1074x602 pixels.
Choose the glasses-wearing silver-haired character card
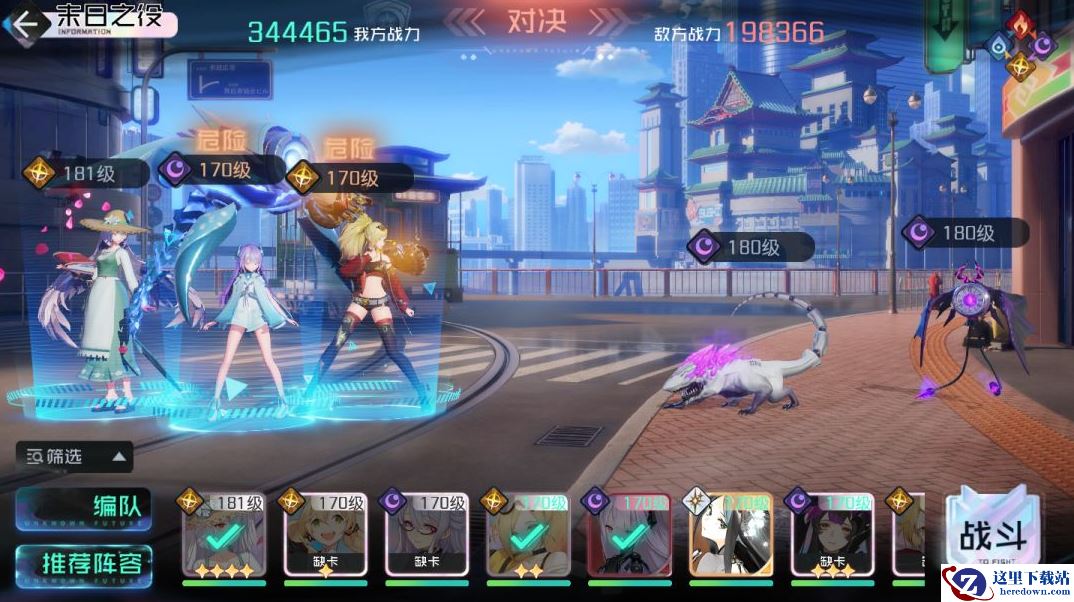427,535
